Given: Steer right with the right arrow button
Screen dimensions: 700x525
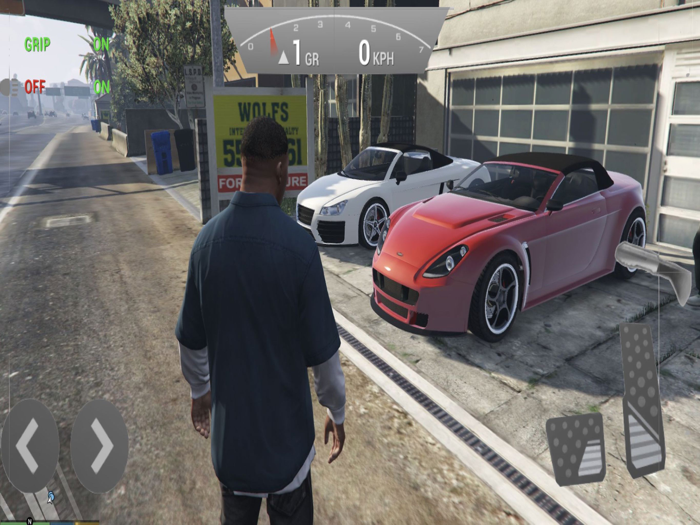Looking at the screenshot, I should pyautogui.click(x=100, y=446).
